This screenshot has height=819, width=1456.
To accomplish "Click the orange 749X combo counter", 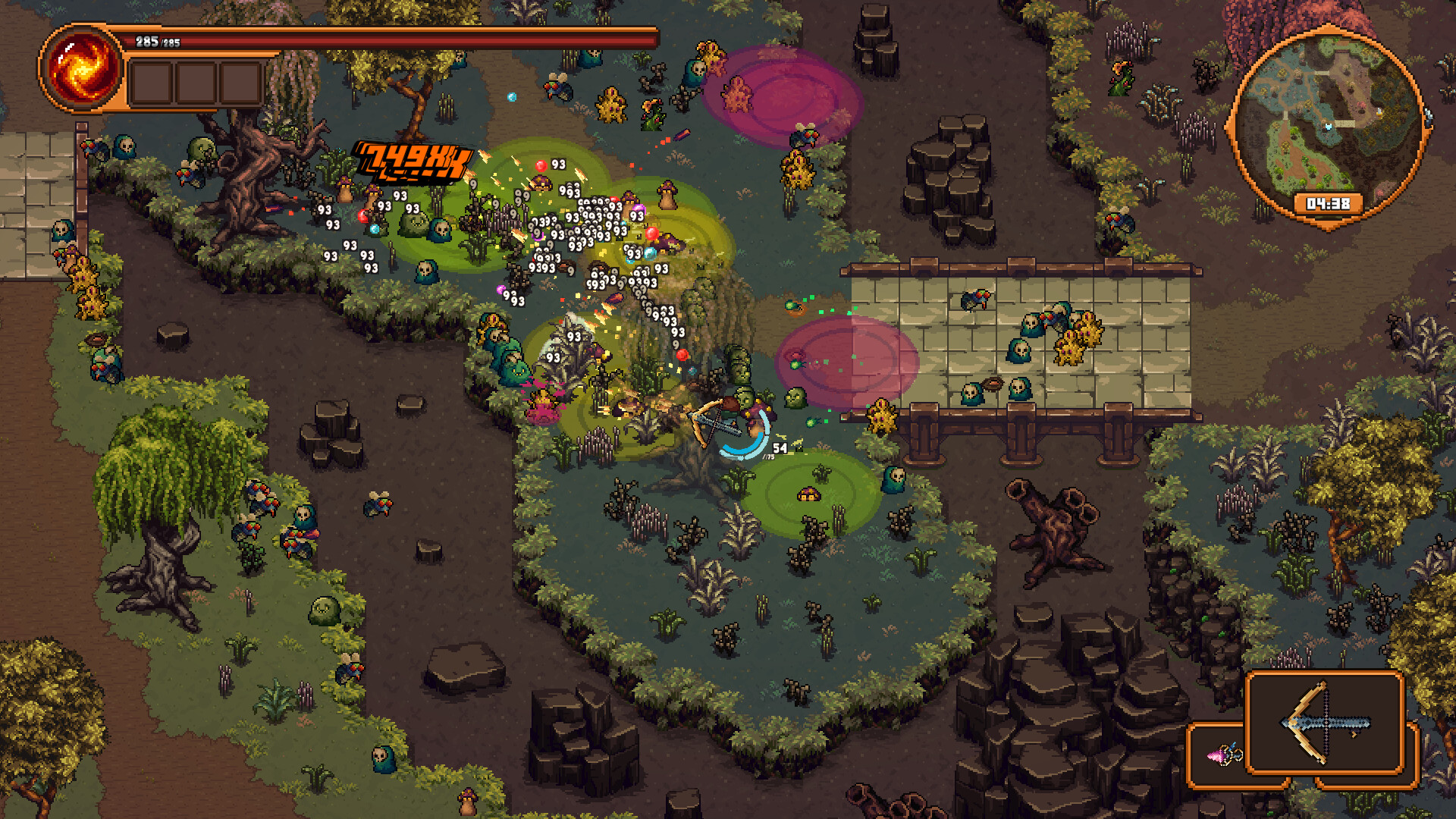I will tap(412, 161).
